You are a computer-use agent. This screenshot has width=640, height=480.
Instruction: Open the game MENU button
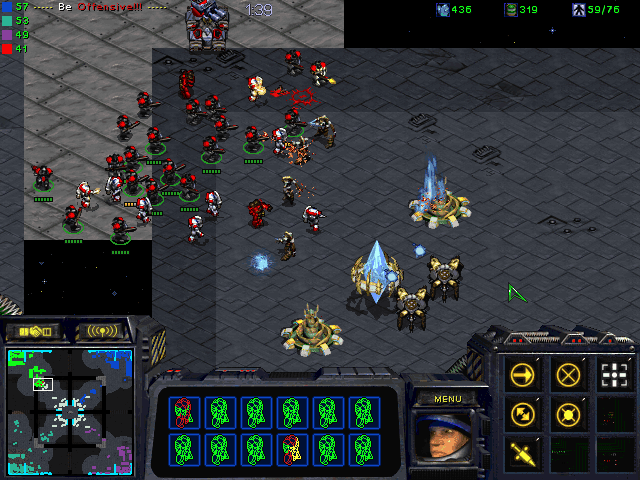coord(447,399)
